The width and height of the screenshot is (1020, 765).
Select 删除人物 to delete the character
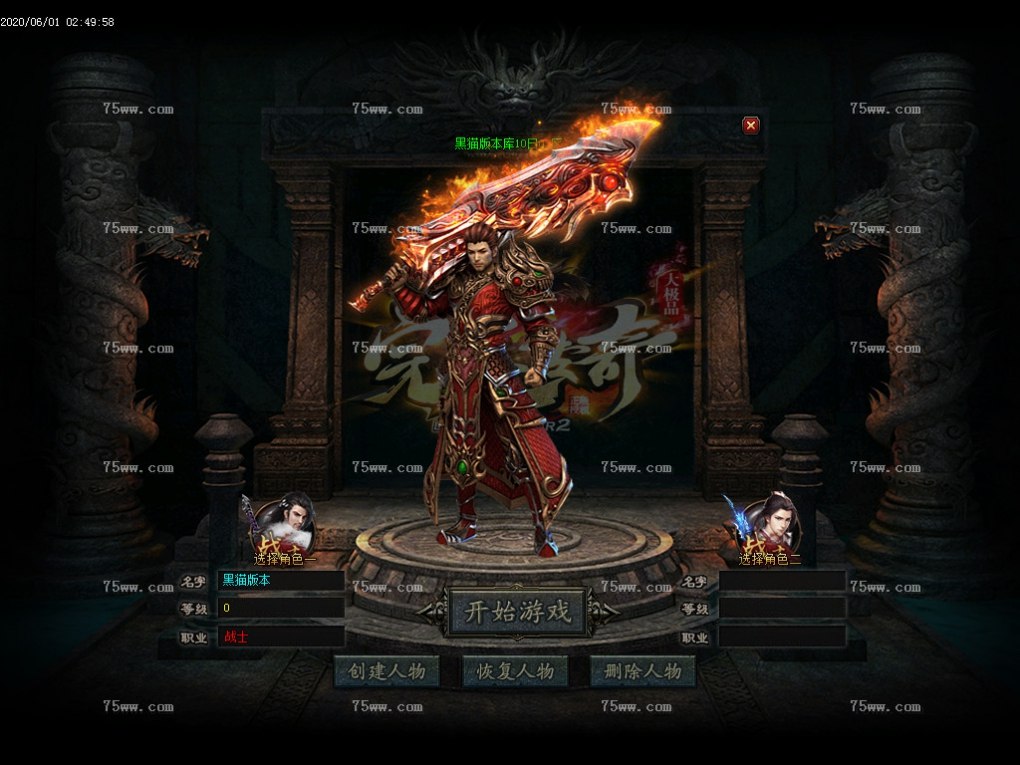click(643, 671)
